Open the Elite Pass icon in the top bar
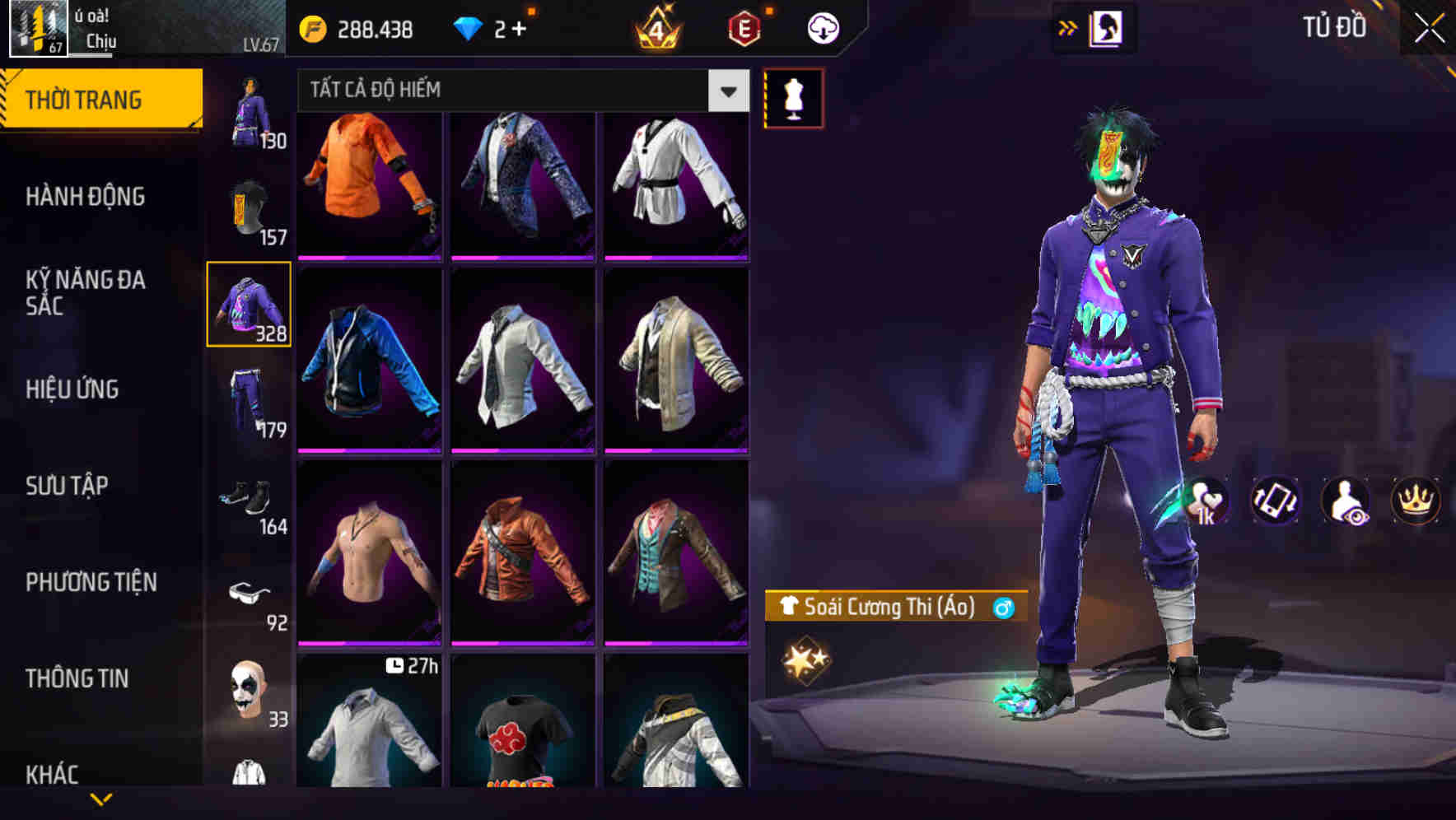The width and height of the screenshot is (1456, 820). point(743,25)
